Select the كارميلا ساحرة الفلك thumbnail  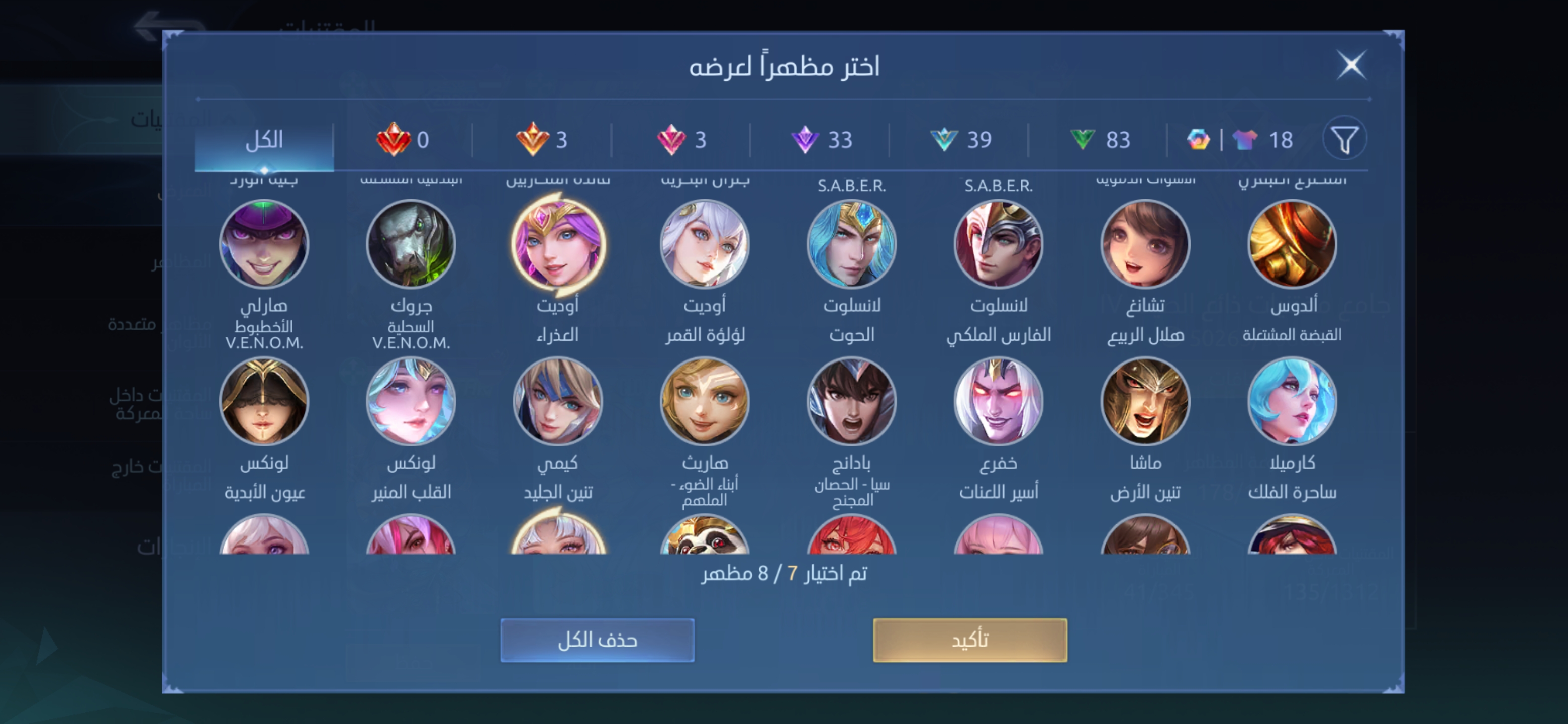(x=1291, y=401)
